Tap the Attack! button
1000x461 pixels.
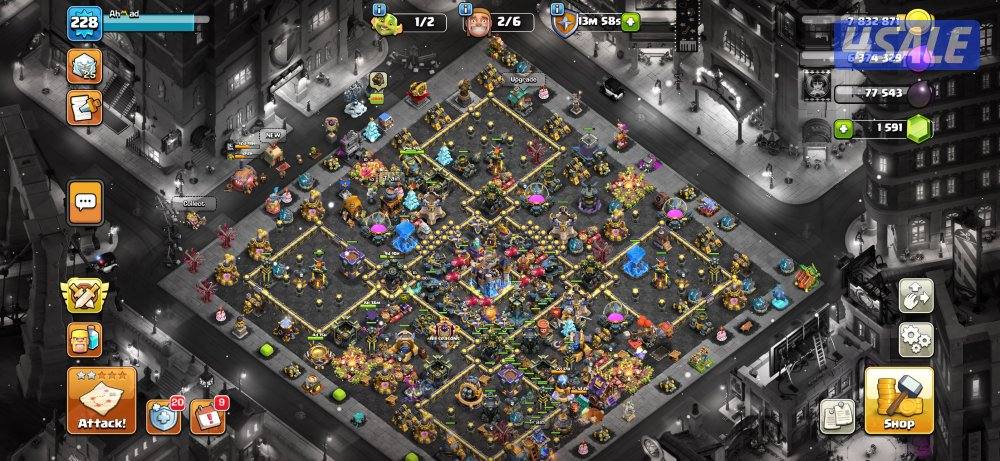click(x=101, y=400)
